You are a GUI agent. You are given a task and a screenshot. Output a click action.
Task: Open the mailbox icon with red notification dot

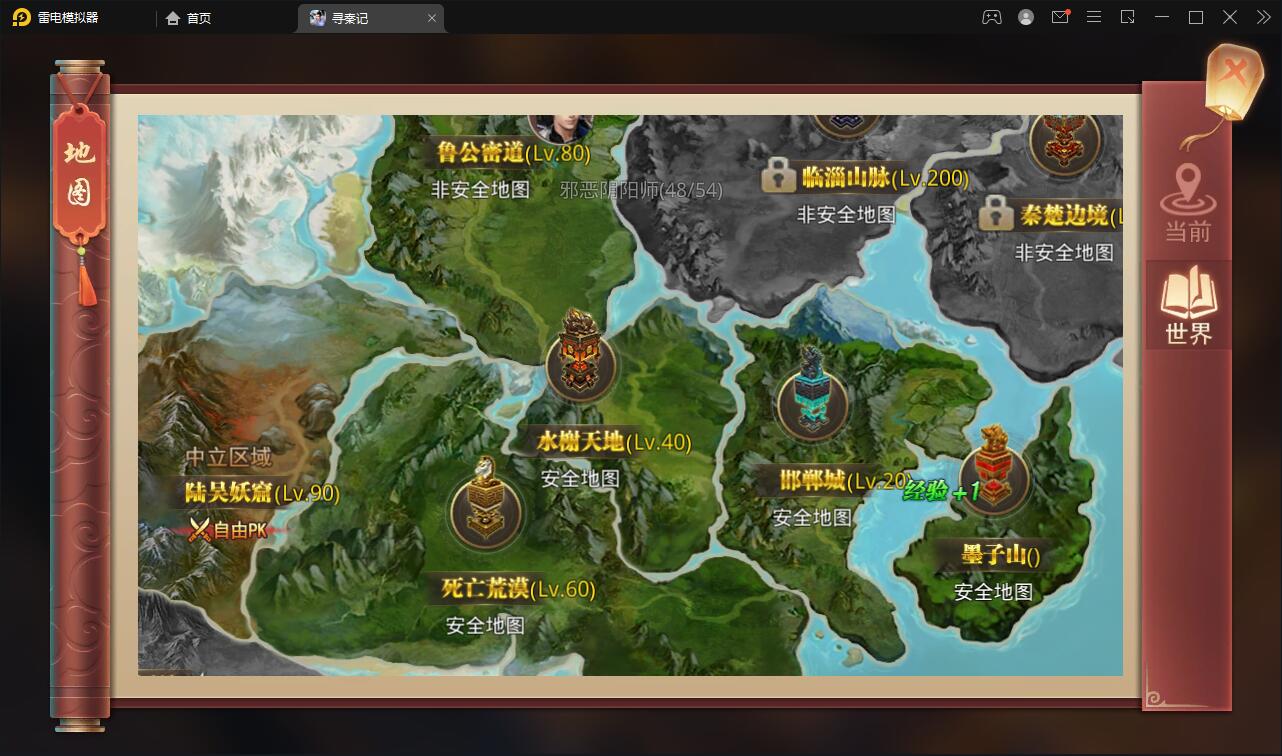[x=1061, y=17]
